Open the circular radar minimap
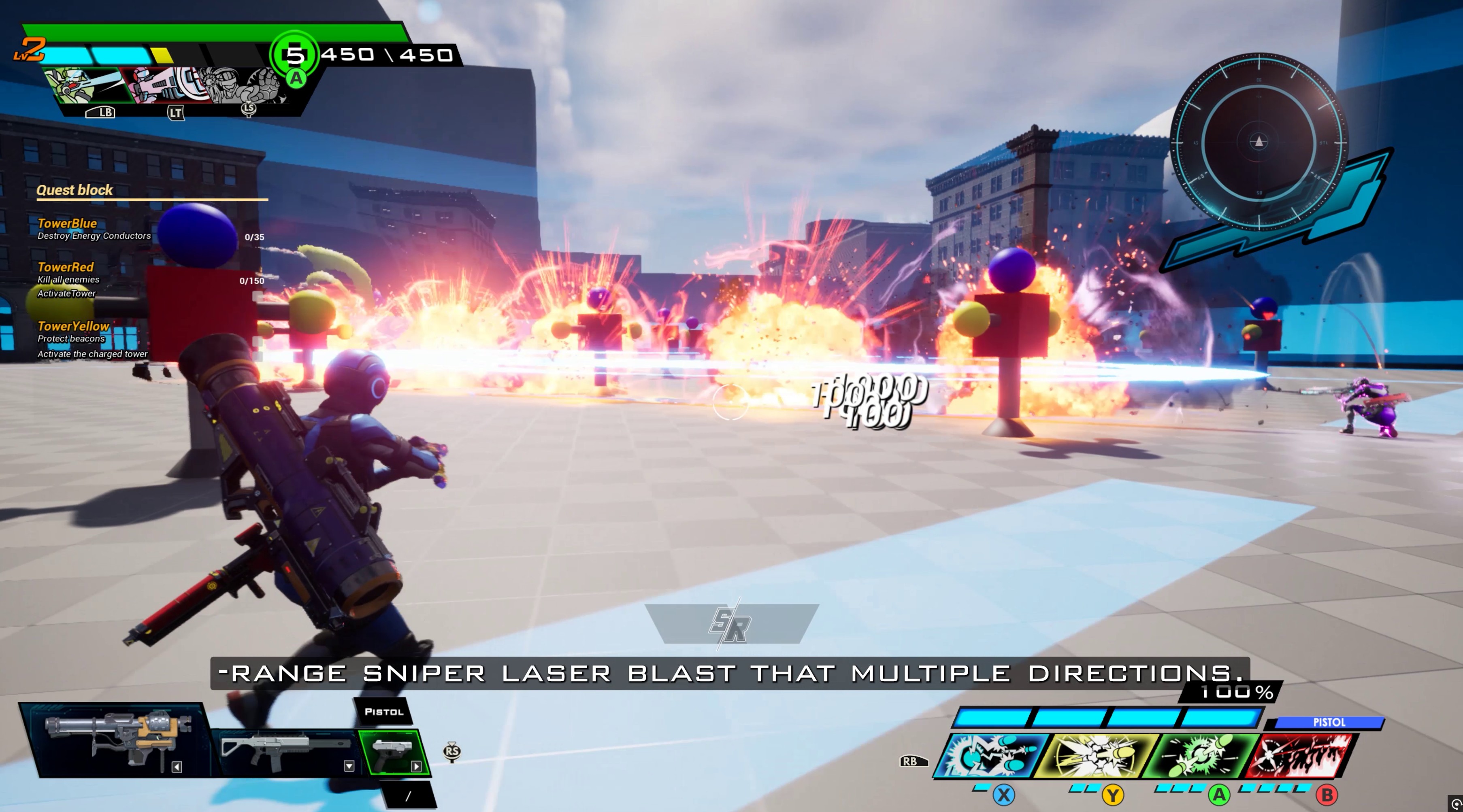The height and width of the screenshot is (812, 1463). coord(1259,142)
